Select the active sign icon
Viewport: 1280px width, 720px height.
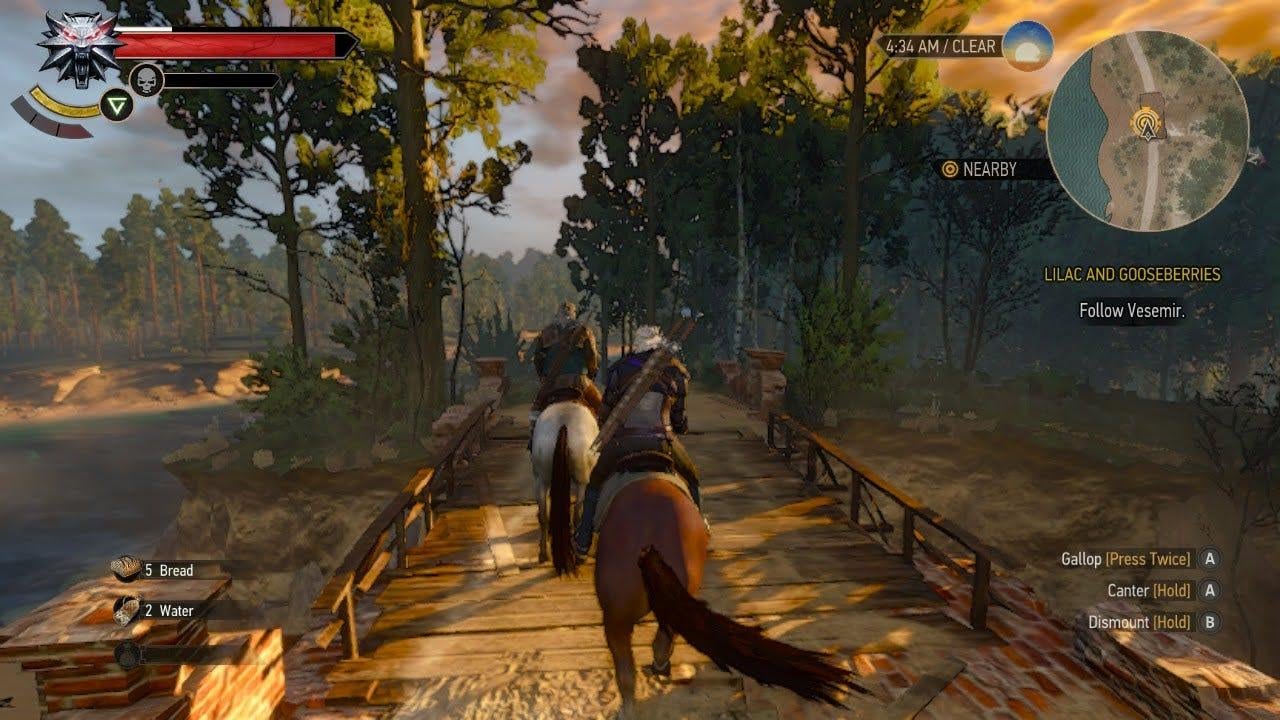tap(117, 105)
